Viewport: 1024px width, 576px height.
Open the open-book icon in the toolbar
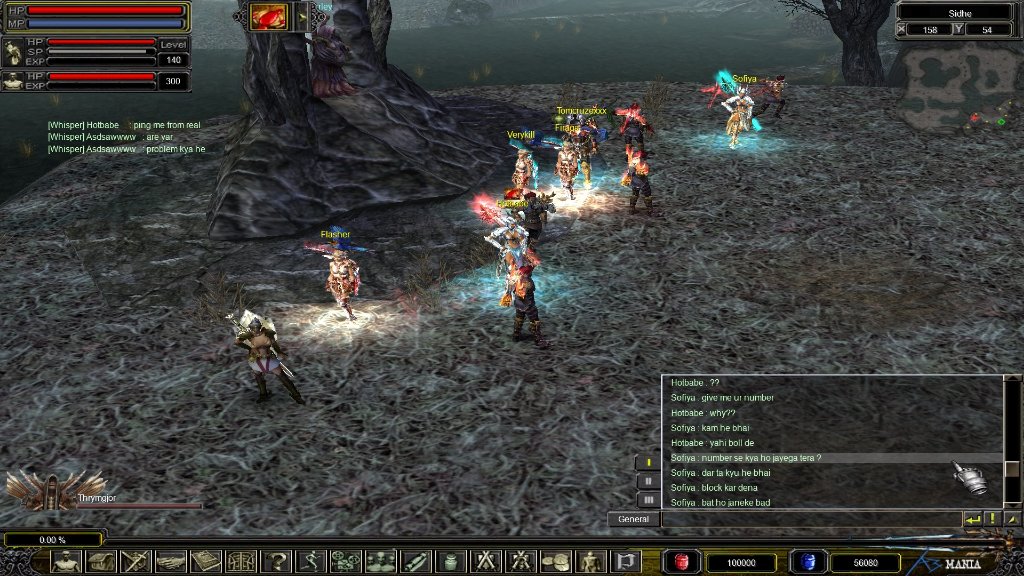coord(206,562)
